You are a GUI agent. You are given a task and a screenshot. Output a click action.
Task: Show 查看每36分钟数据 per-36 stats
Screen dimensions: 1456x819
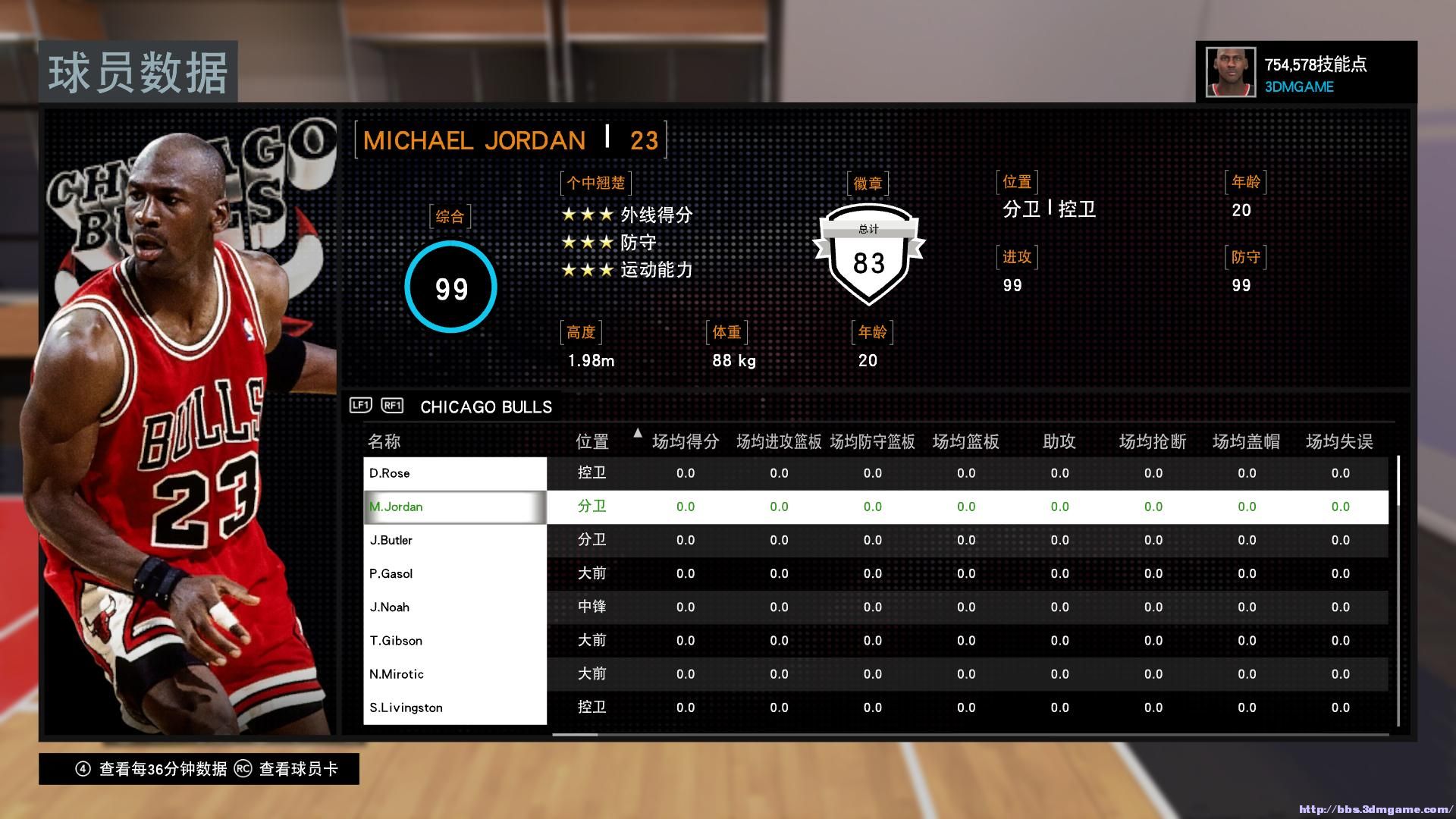152,769
